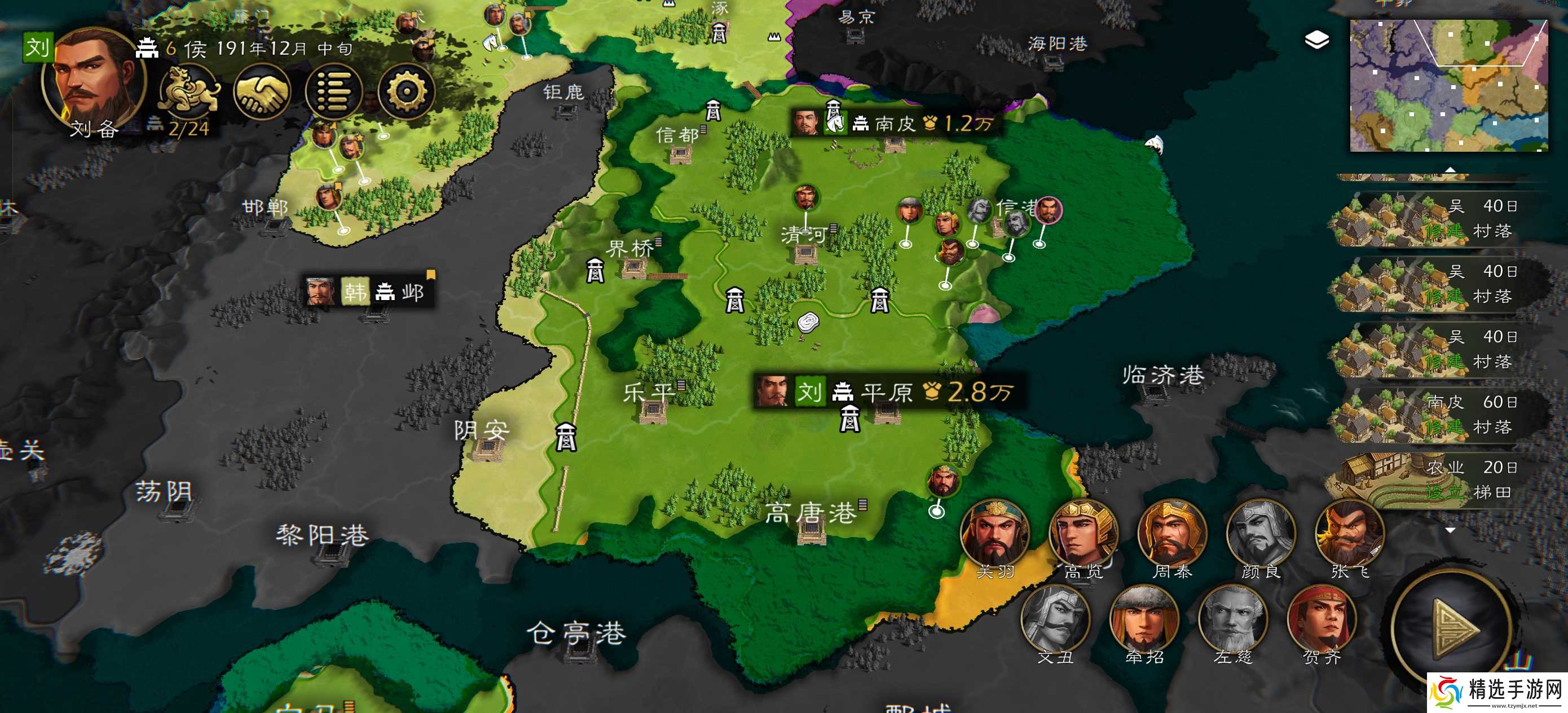This screenshot has width=1568, height=713.
Task: Open settings with the gear icon
Action: point(406,92)
